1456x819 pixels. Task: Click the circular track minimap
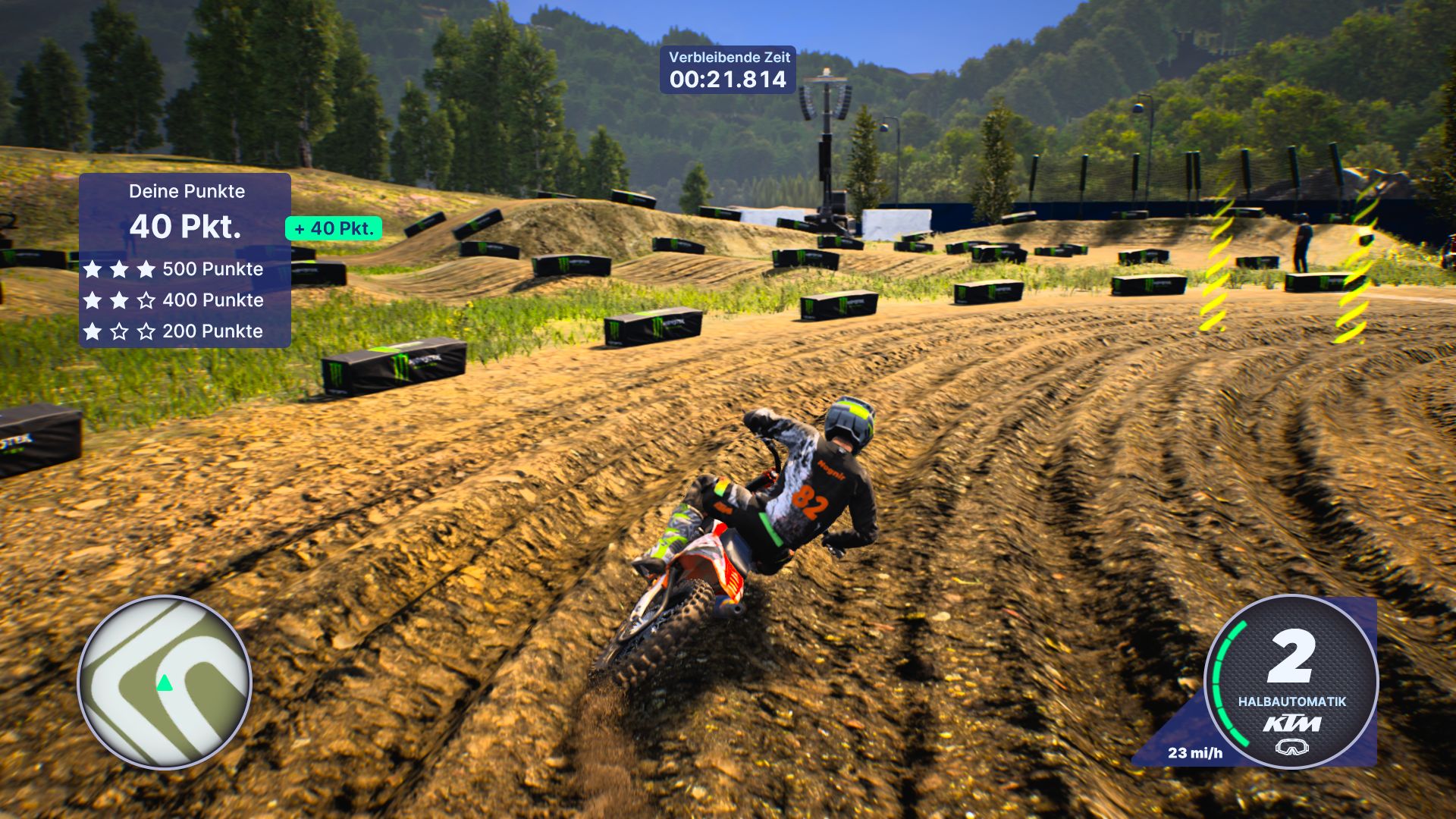coord(165,682)
